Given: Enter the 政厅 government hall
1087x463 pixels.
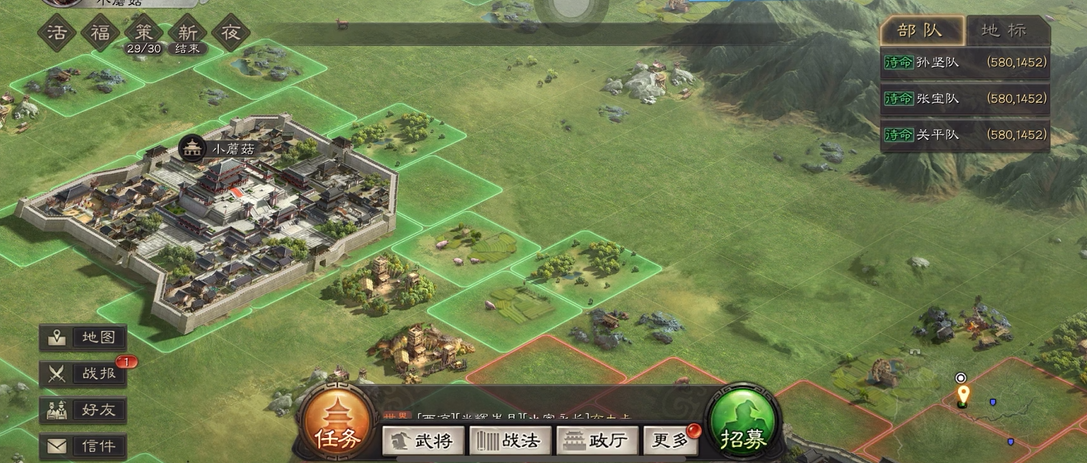Looking at the screenshot, I should click(x=597, y=440).
